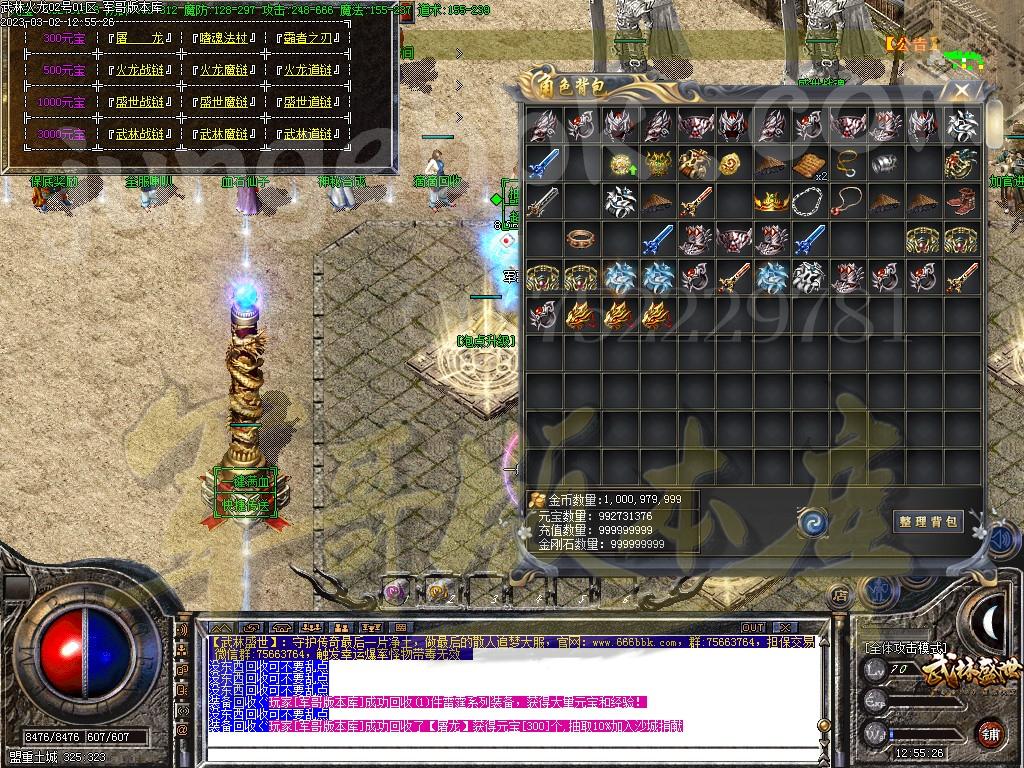Choose the 武林道链 recycle option
The height and width of the screenshot is (768, 1024).
308,134
